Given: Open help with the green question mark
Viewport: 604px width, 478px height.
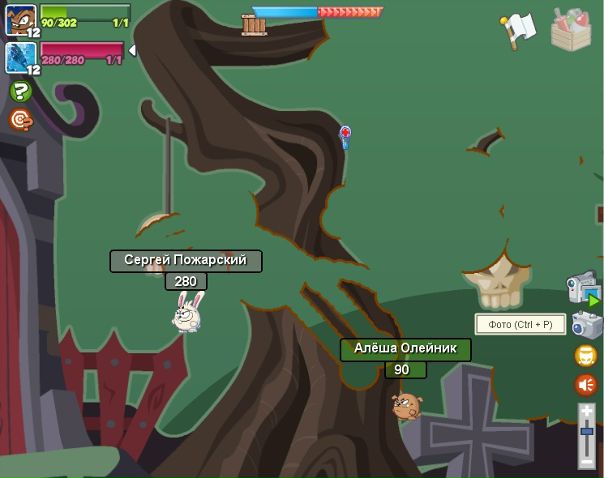Looking at the screenshot, I should (x=20, y=92).
